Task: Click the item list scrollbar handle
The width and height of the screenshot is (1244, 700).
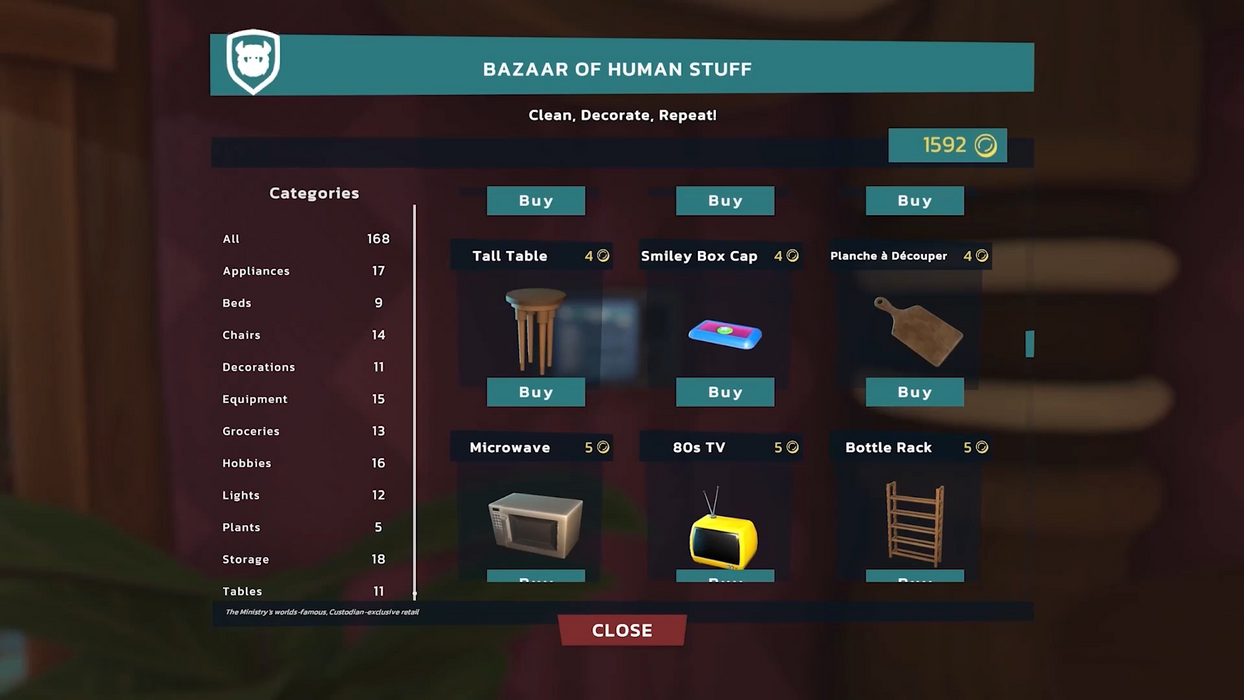Action: tap(1029, 343)
